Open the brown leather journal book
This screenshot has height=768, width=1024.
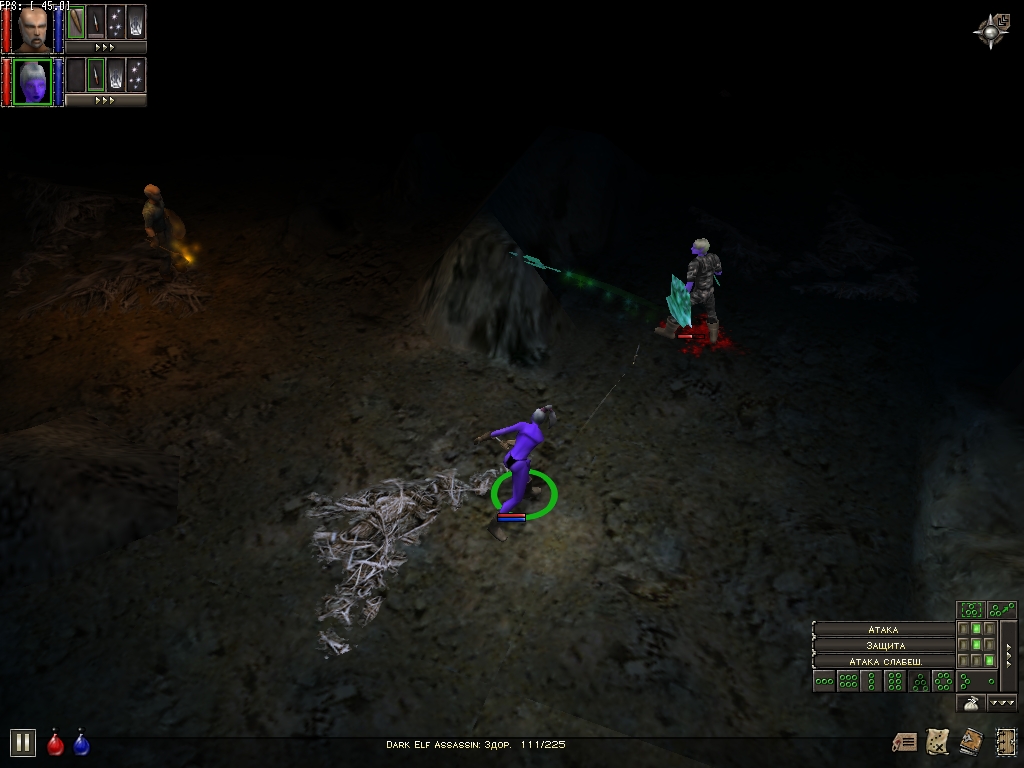(971, 742)
